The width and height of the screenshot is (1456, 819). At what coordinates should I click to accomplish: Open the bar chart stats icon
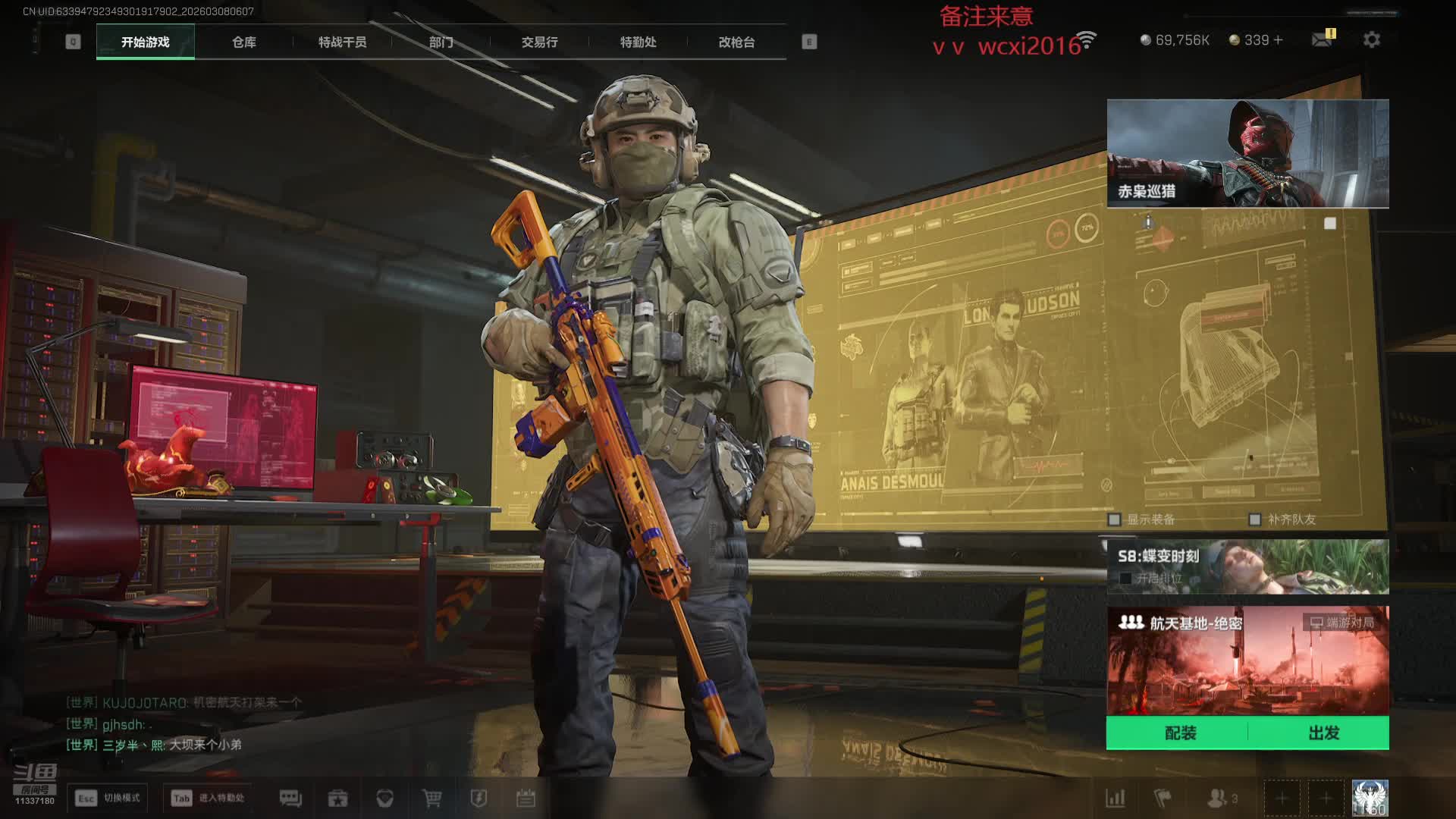1115,798
